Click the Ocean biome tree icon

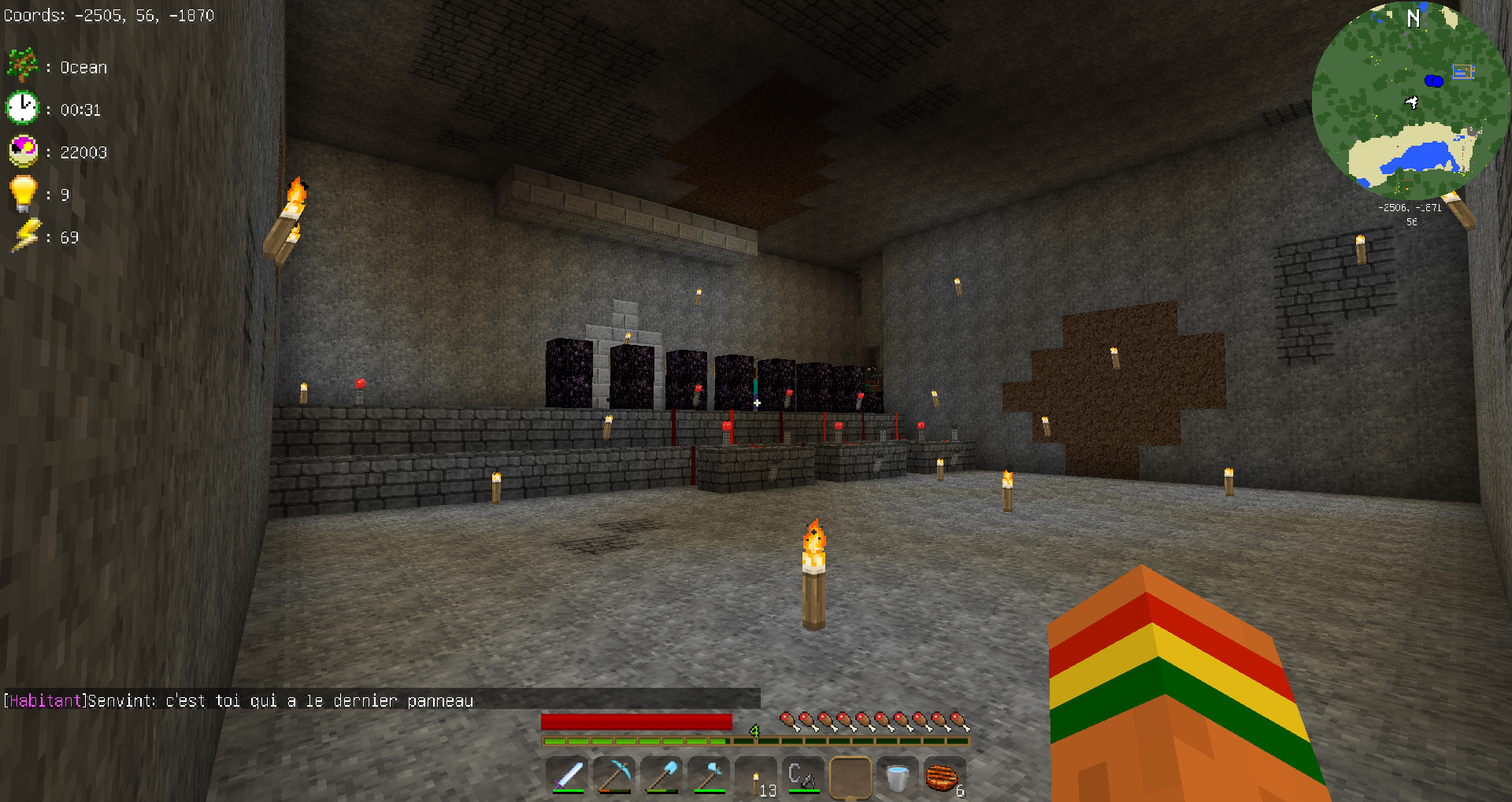coord(22,65)
